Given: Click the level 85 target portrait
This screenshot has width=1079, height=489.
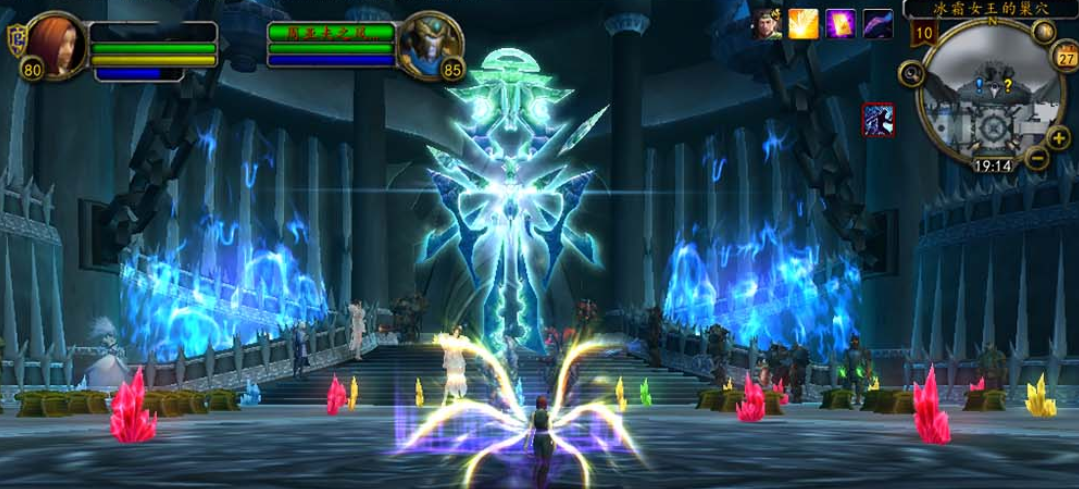Looking at the screenshot, I should click(x=425, y=45).
